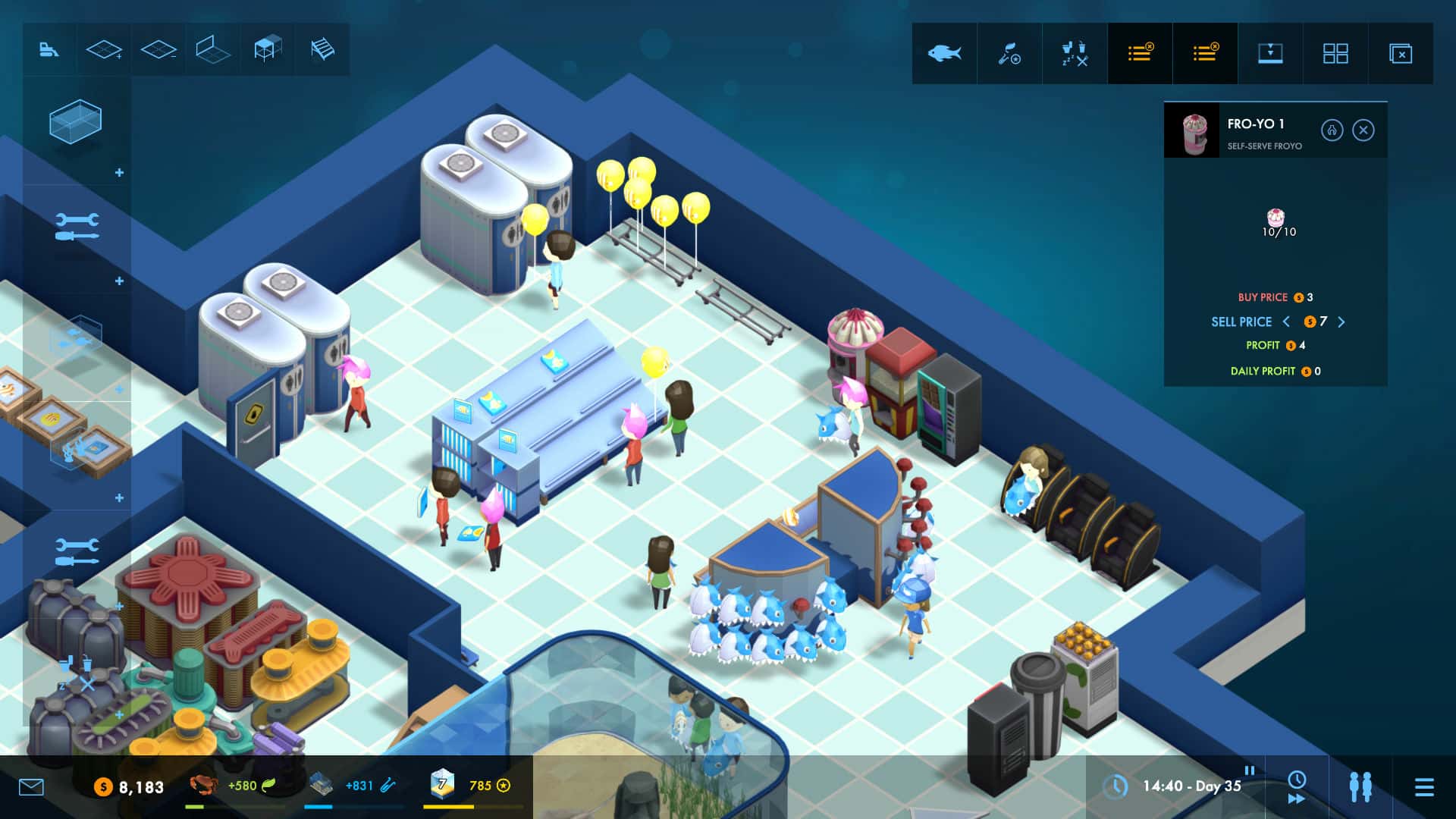Click the staff needs icon with zzz symbol
This screenshot has height=819, width=1456.
[x=1074, y=53]
